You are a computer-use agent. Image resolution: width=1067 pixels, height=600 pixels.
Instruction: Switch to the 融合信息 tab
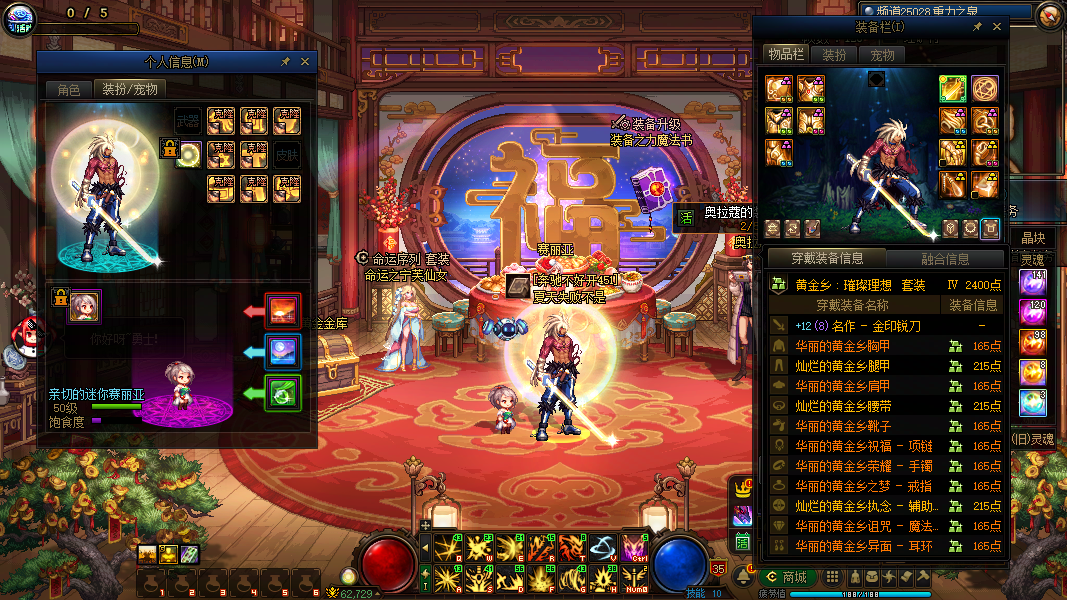click(x=944, y=259)
